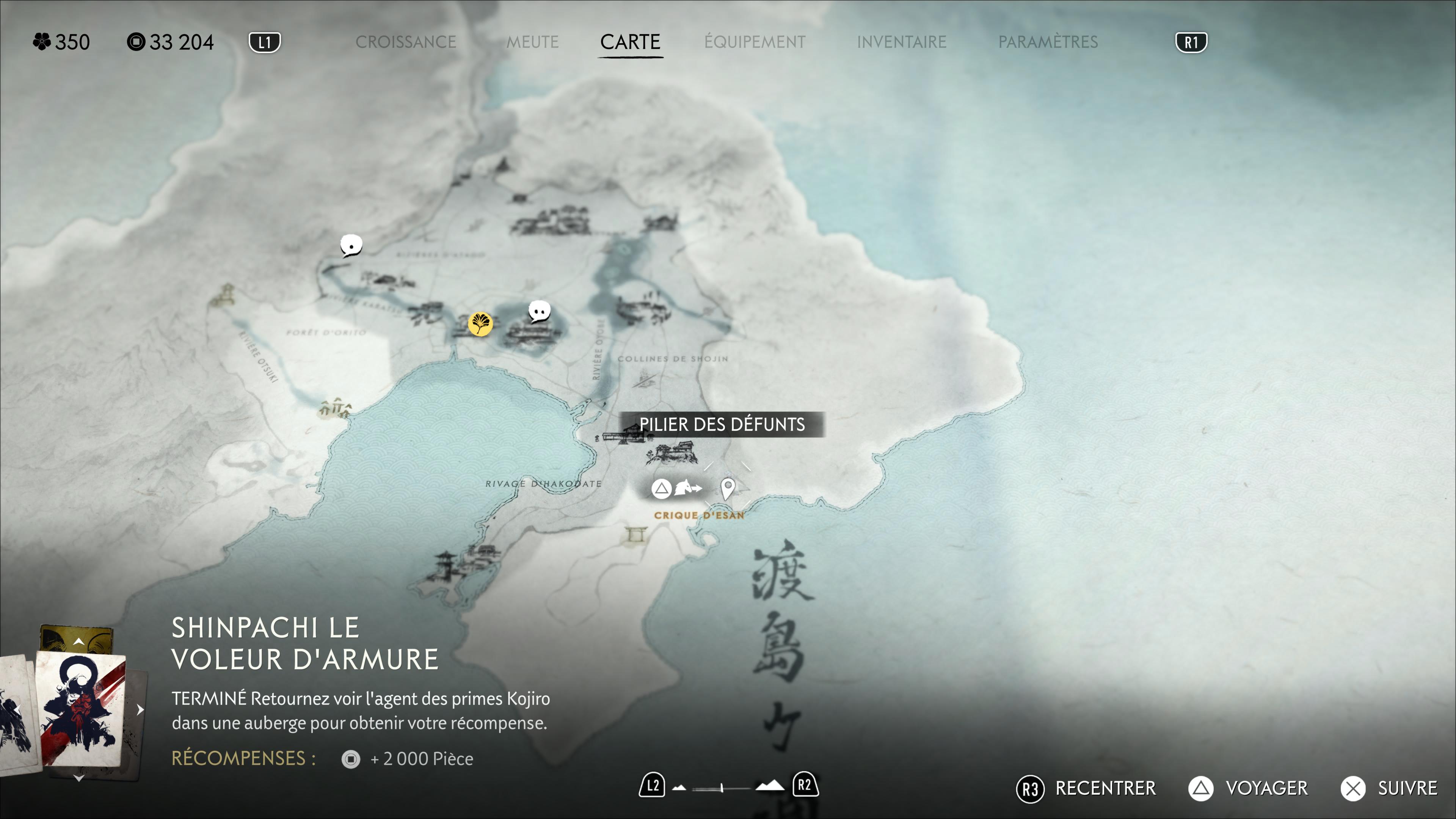Show the Paramètres tab

pos(1048,42)
